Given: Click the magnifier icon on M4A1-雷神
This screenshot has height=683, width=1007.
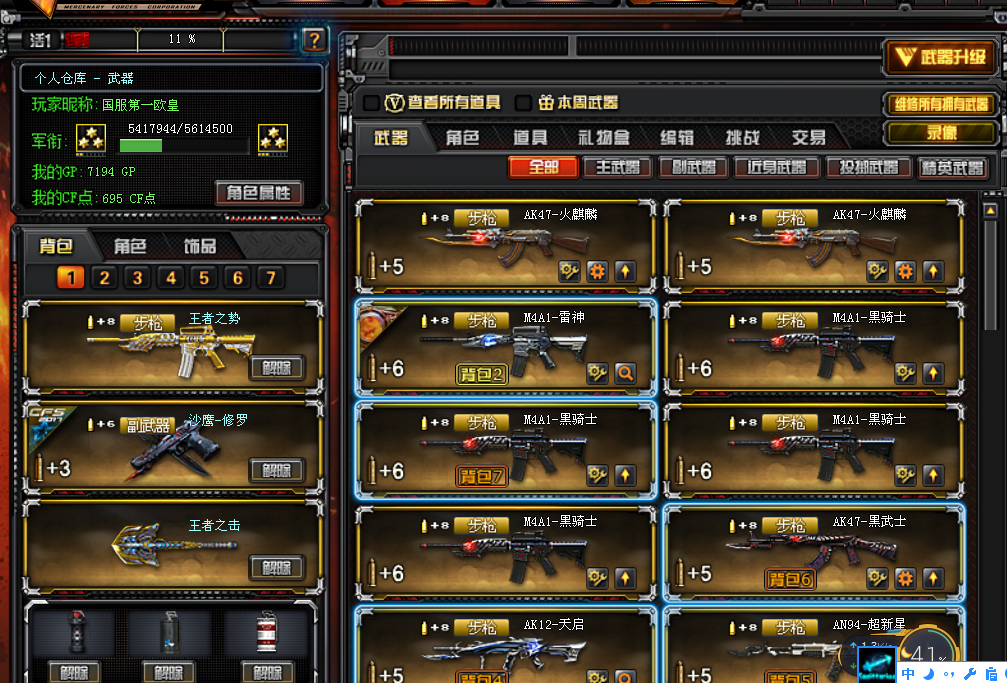Looking at the screenshot, I should pyautogui.click(x=625, y=374).
